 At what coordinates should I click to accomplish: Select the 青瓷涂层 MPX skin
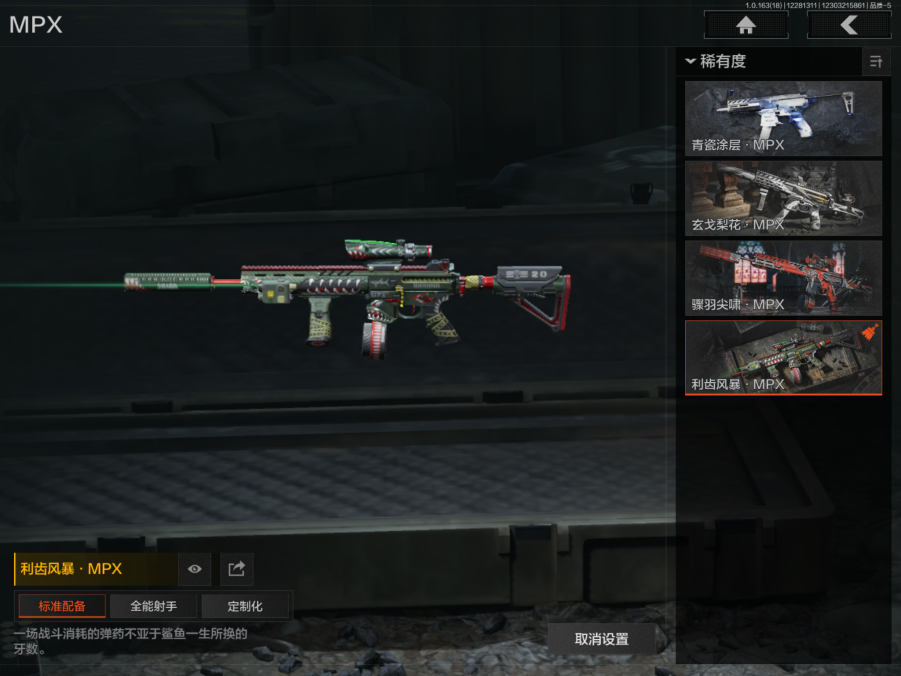click(x=783, y=118)
